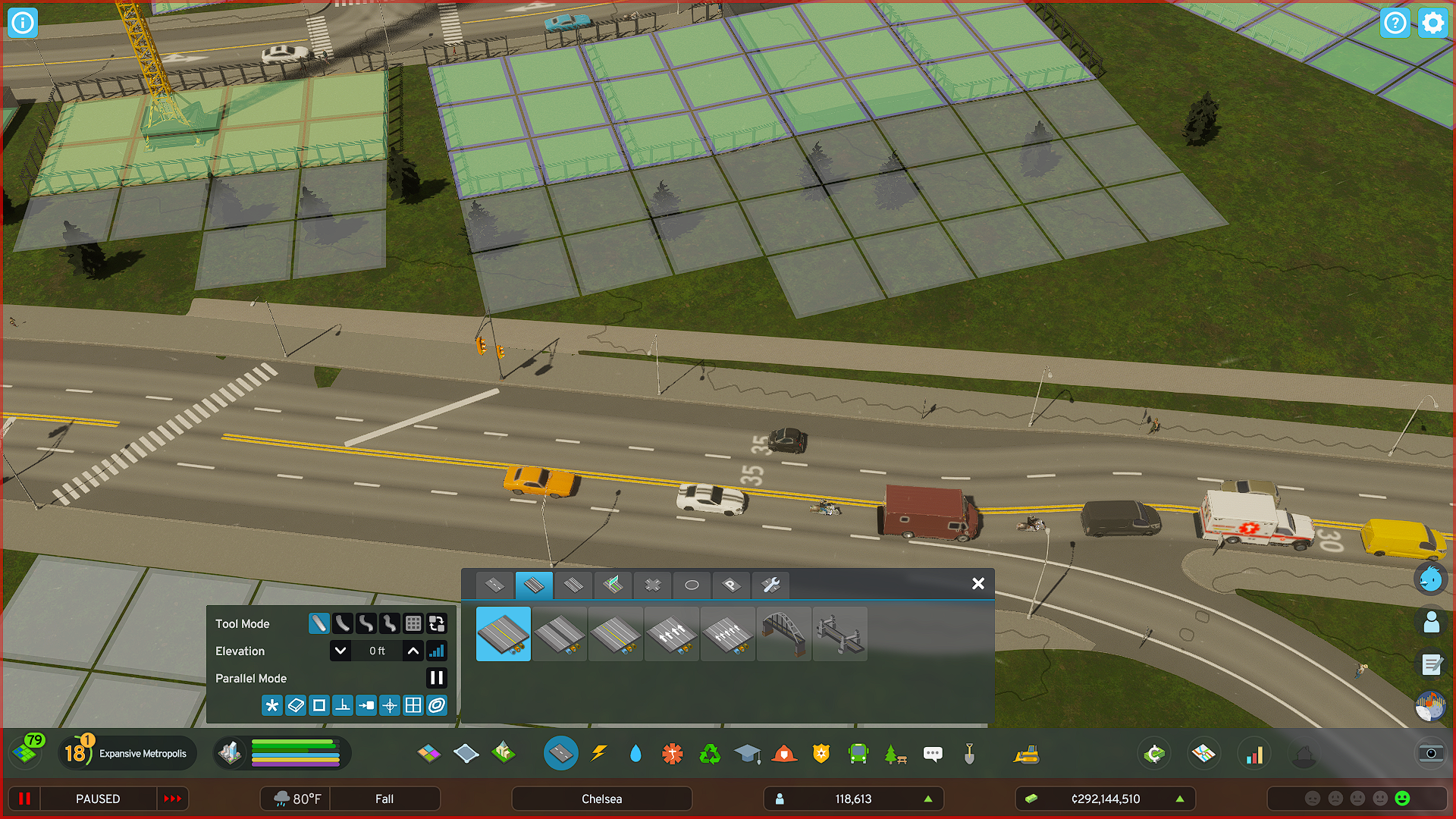Switch to the Roundabouts tab
Screen dimensions: 1456x819
pyautogui.click(x=691, y=585)
